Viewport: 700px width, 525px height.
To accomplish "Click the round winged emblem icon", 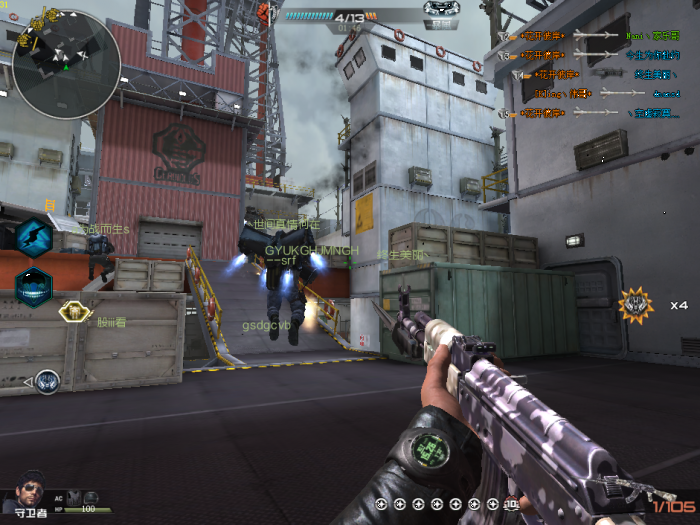I will [46, 381].
